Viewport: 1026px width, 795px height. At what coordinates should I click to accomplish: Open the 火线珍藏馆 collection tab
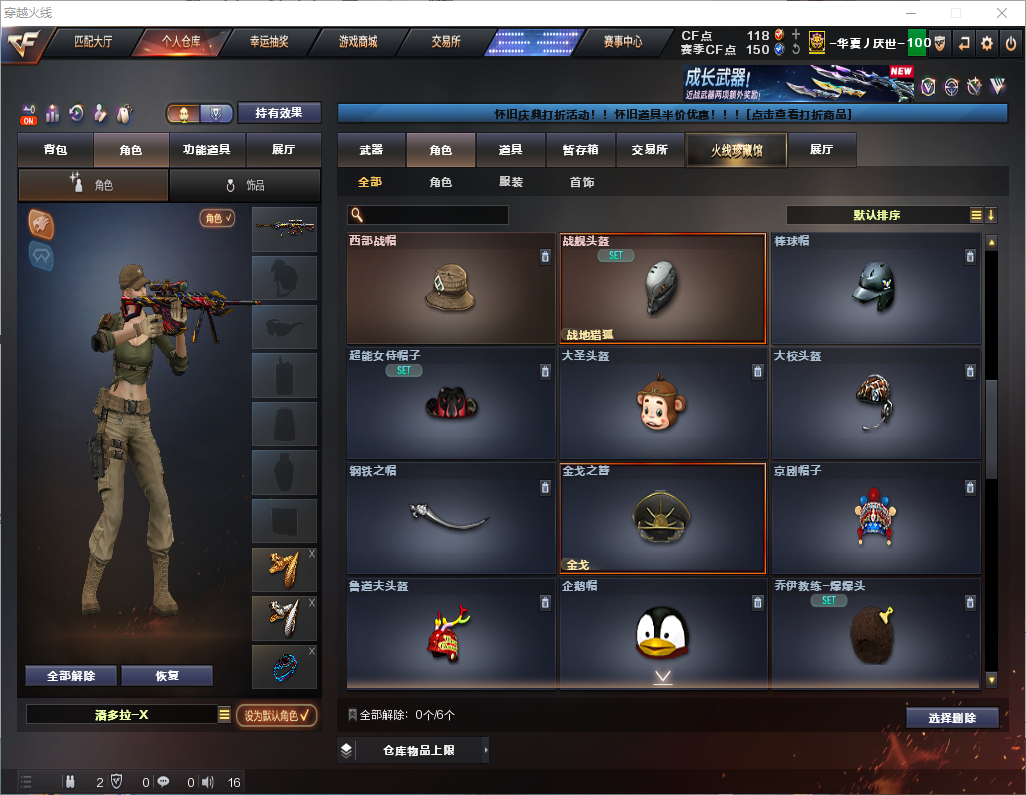click(x=736, y=150)
